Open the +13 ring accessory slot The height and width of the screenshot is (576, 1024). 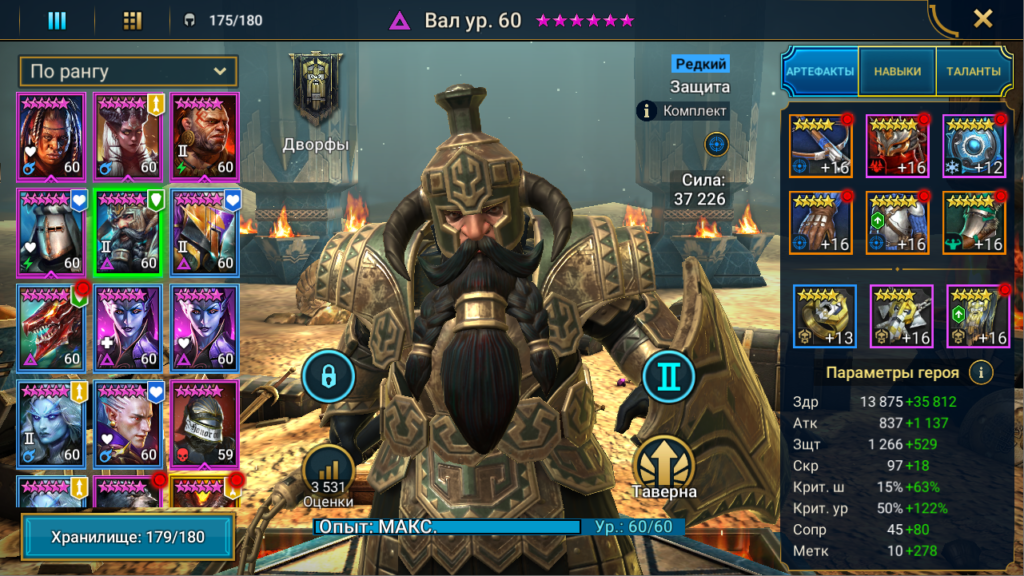825,317
